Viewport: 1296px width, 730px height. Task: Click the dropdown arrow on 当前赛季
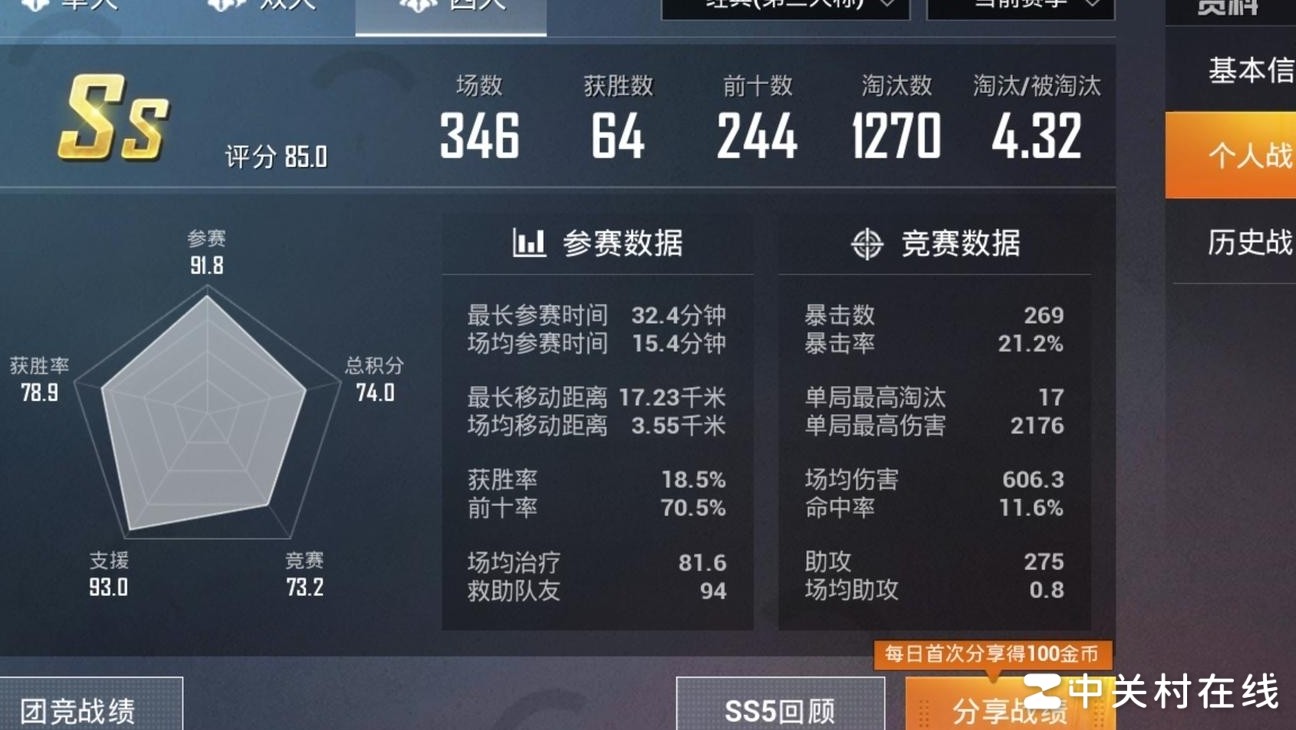click(1092, 6)
